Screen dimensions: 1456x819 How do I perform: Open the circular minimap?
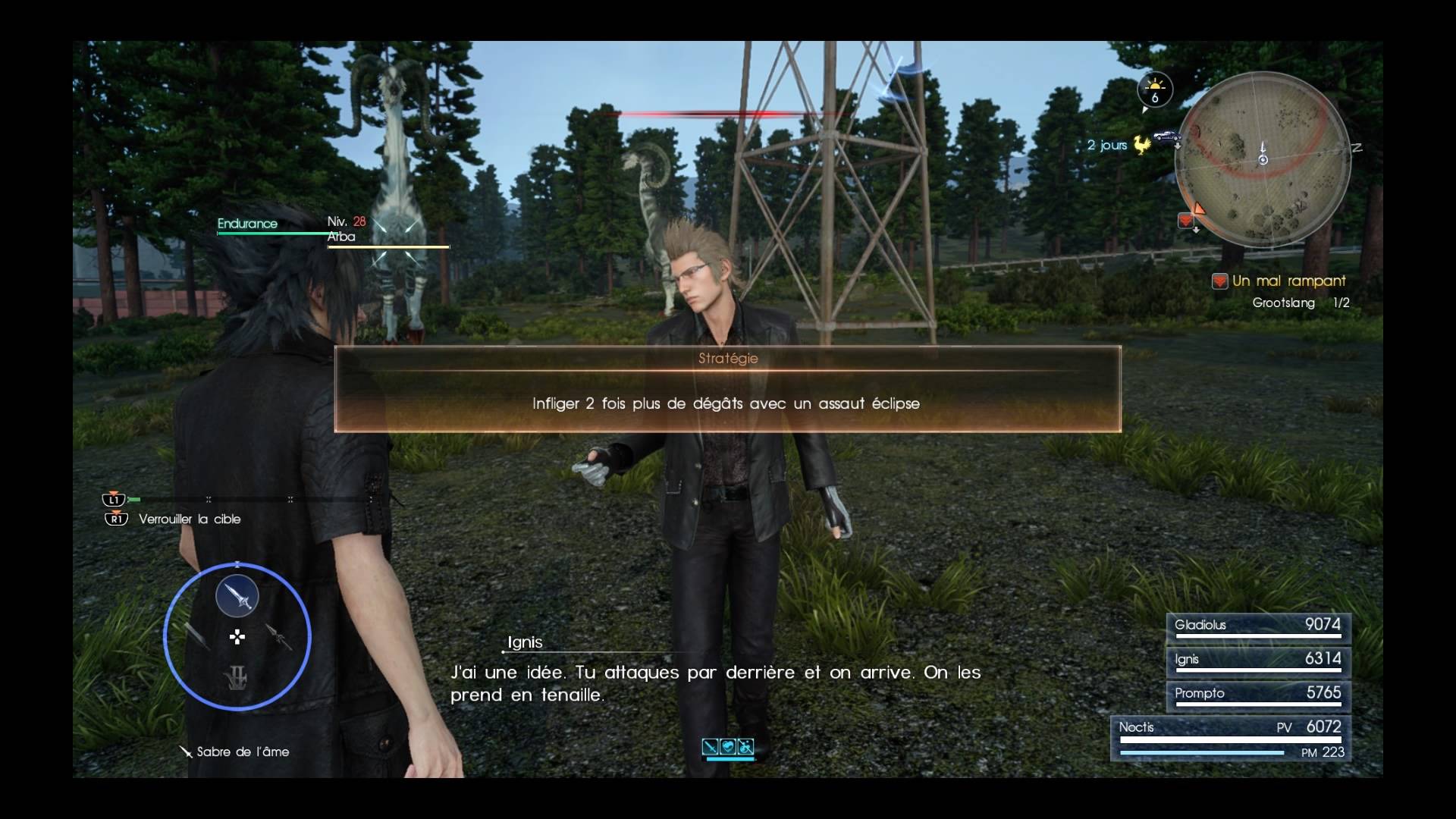[1263, 159]
